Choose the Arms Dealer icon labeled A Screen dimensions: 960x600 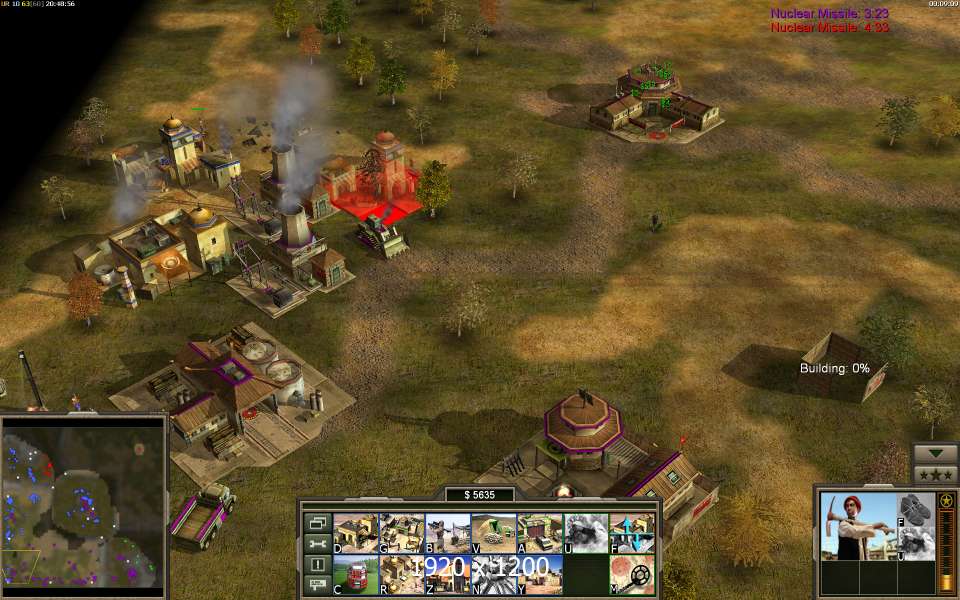pos(540,534)
